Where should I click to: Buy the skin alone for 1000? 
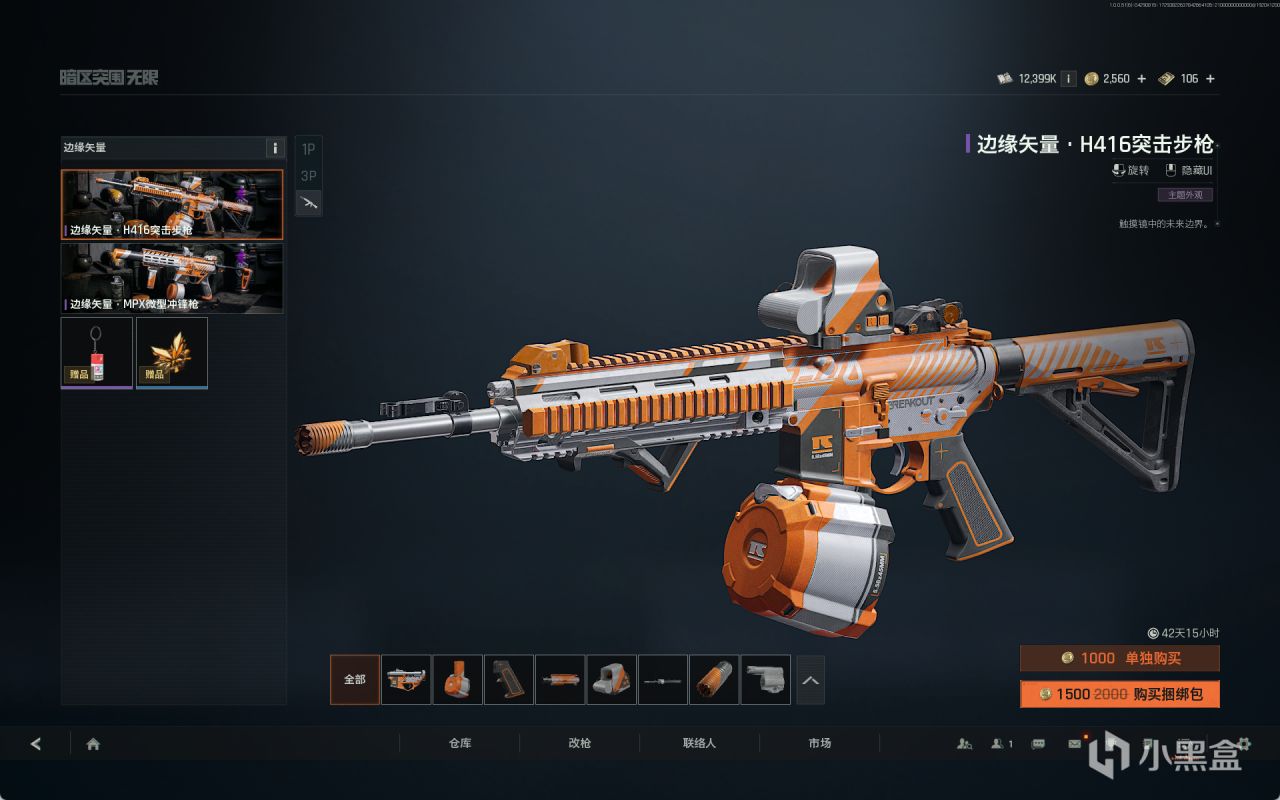pos(1119,658)
